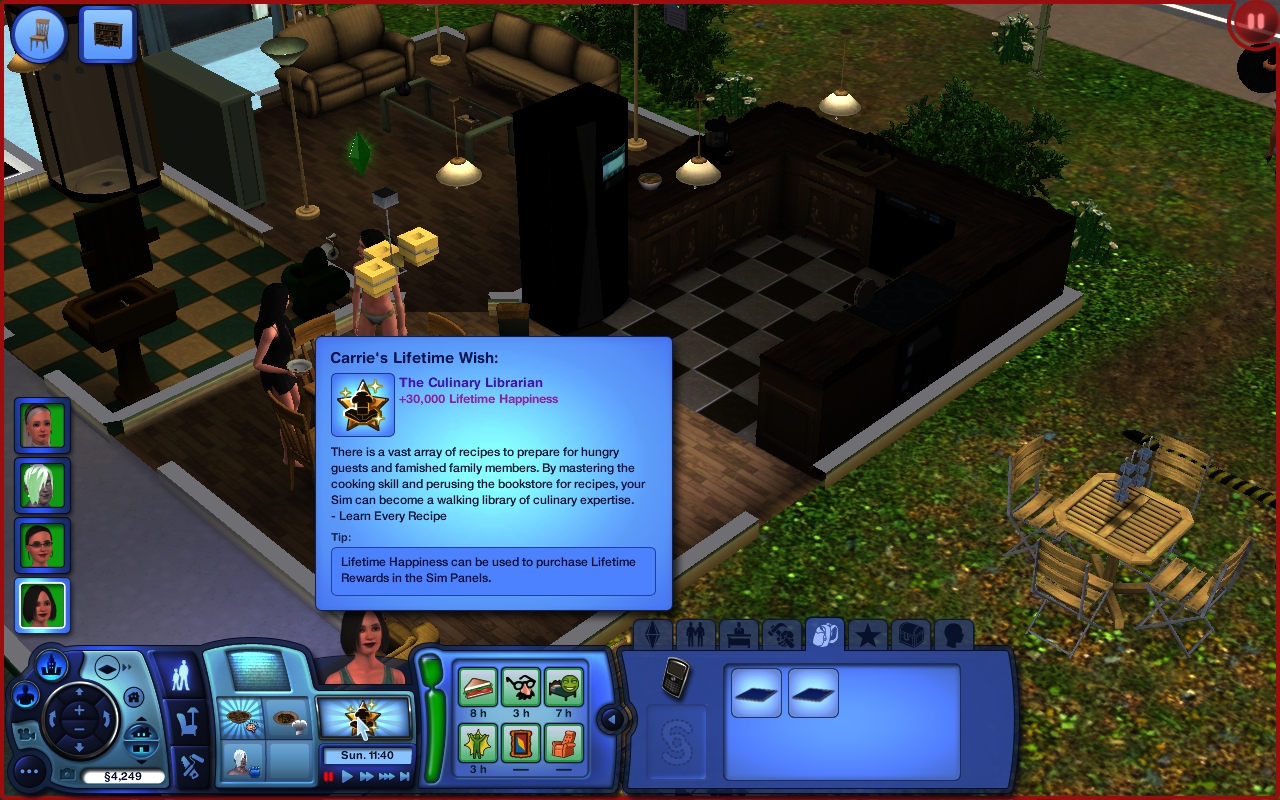Open the Simology tab with the plumbob icon
Image resolution: width=1280 pixels, height=800 pixels.
(x=652, y=636)
